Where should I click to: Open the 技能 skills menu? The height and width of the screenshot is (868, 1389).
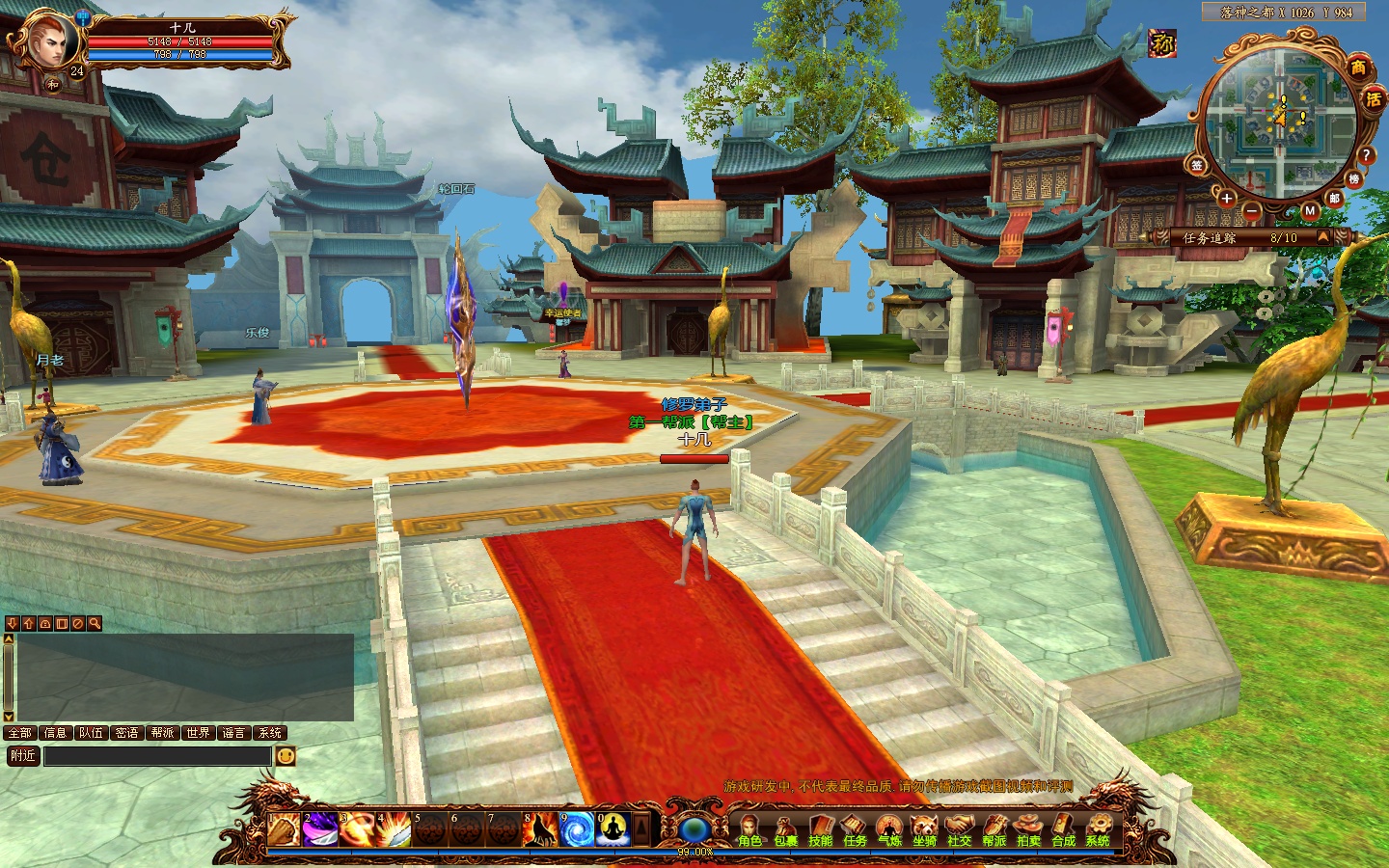click(x=820, y=829)
